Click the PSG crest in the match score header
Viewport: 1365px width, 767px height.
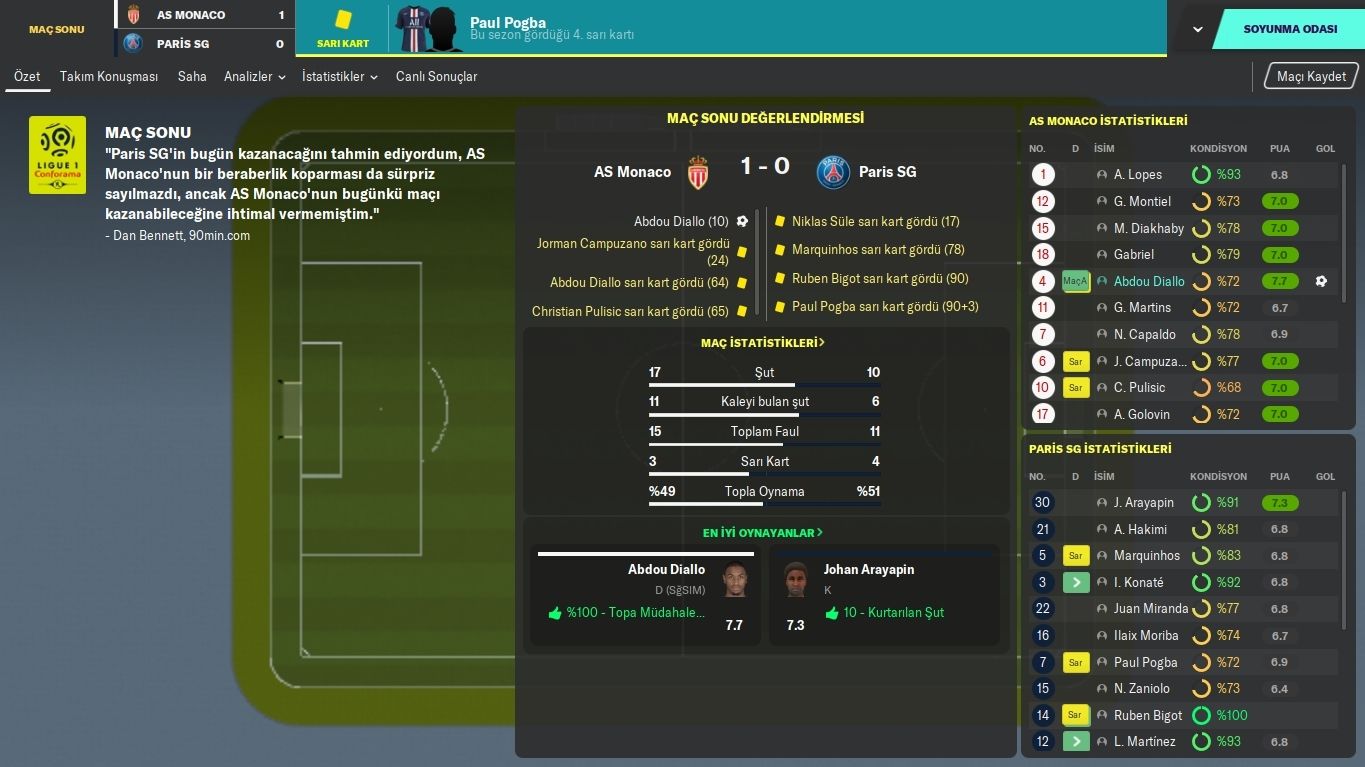click(x=833, y=171)
